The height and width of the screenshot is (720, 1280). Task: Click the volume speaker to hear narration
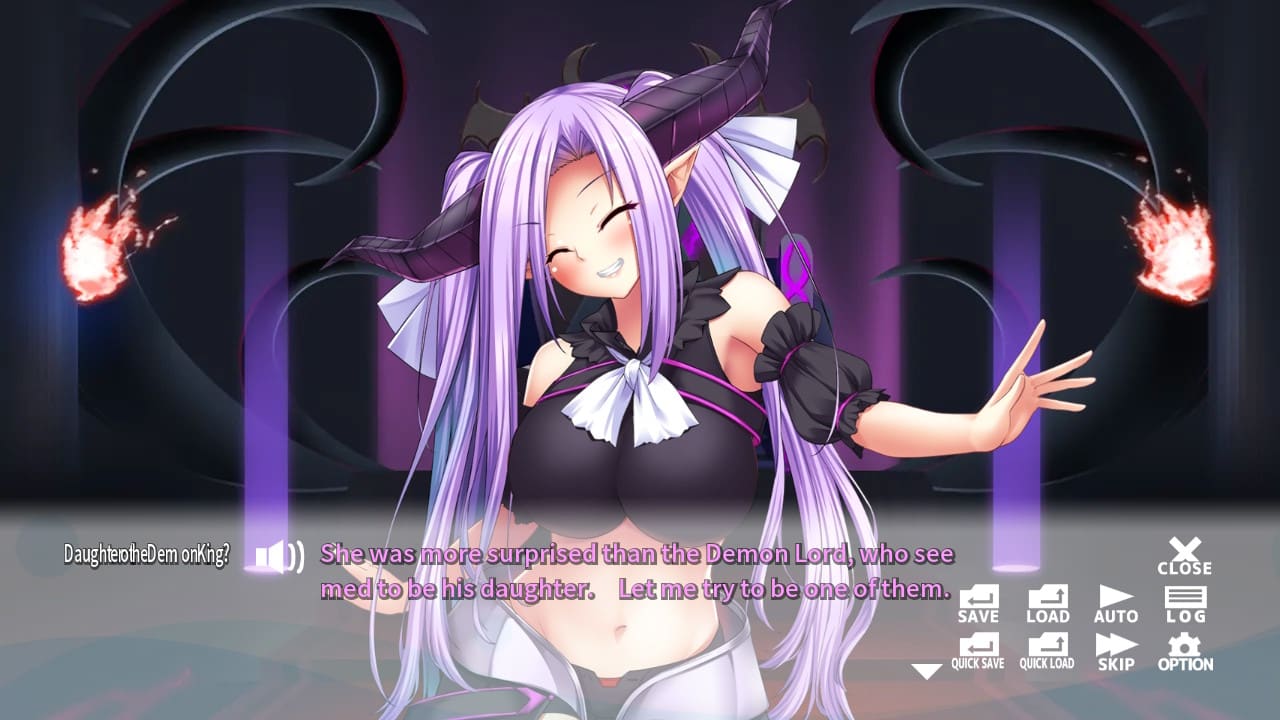point(279,556)
